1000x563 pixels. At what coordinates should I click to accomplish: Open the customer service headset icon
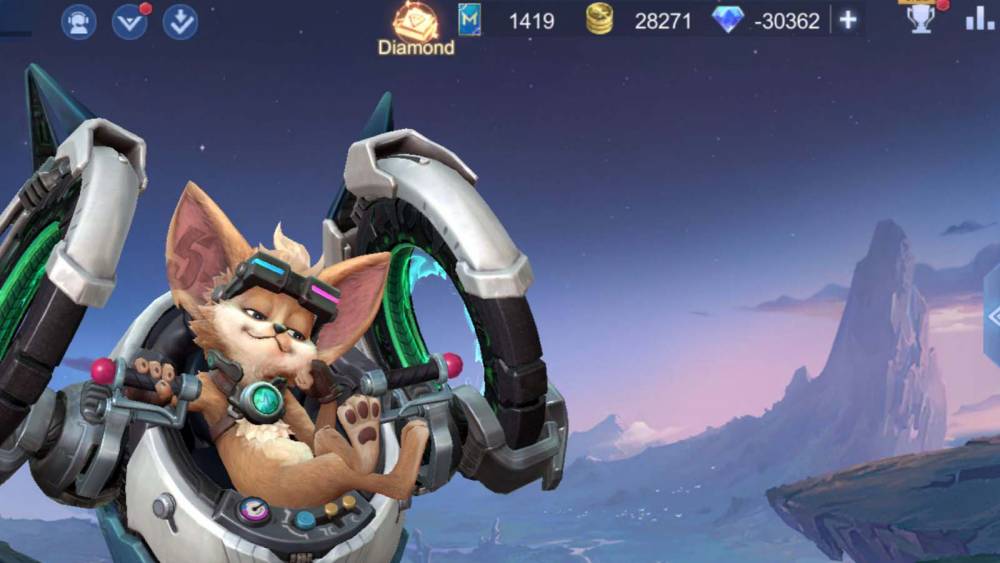pyautogui.click(x=79, y=21)
